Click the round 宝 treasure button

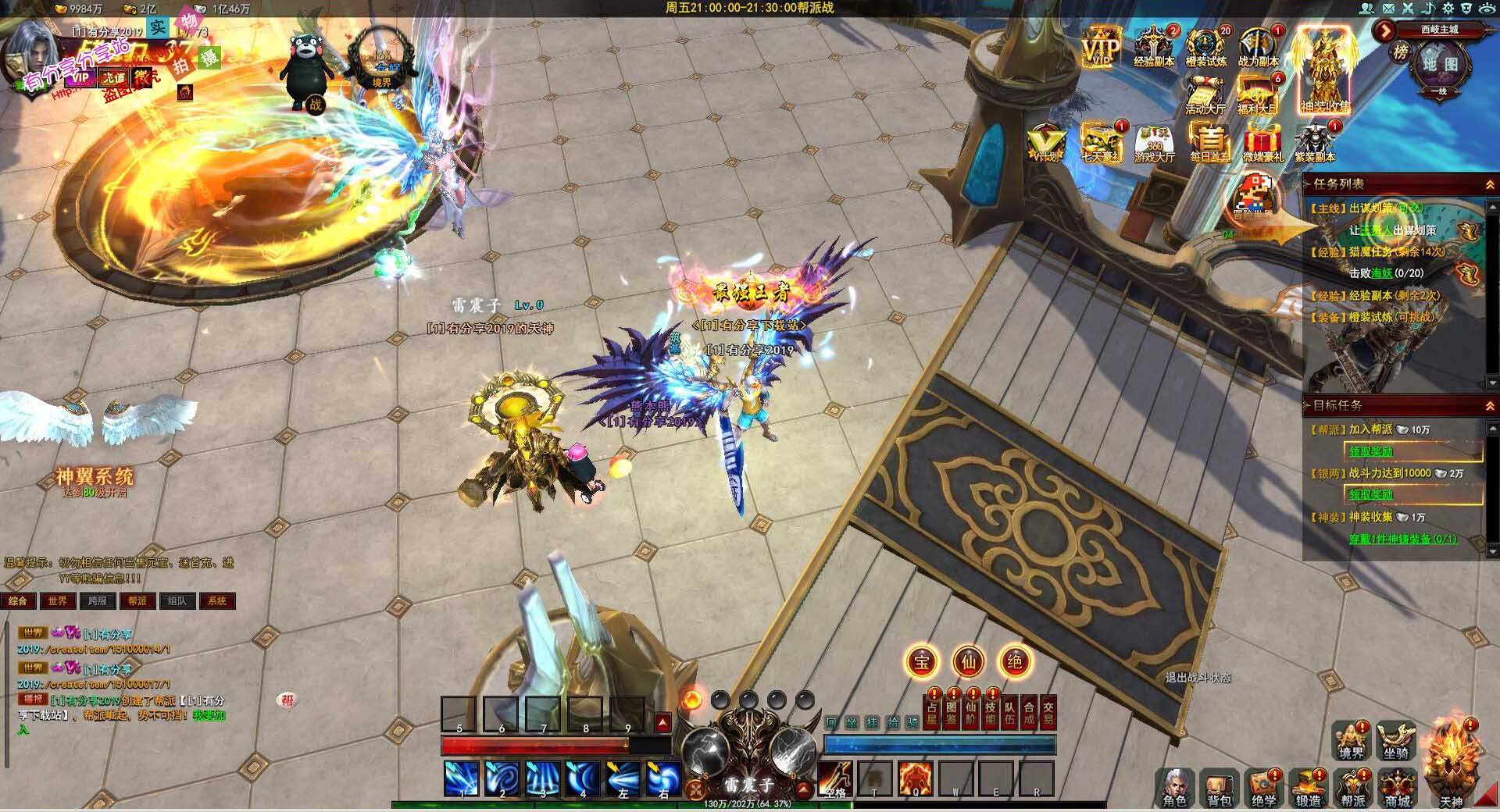pyautogui.click(x=922, y=662)
